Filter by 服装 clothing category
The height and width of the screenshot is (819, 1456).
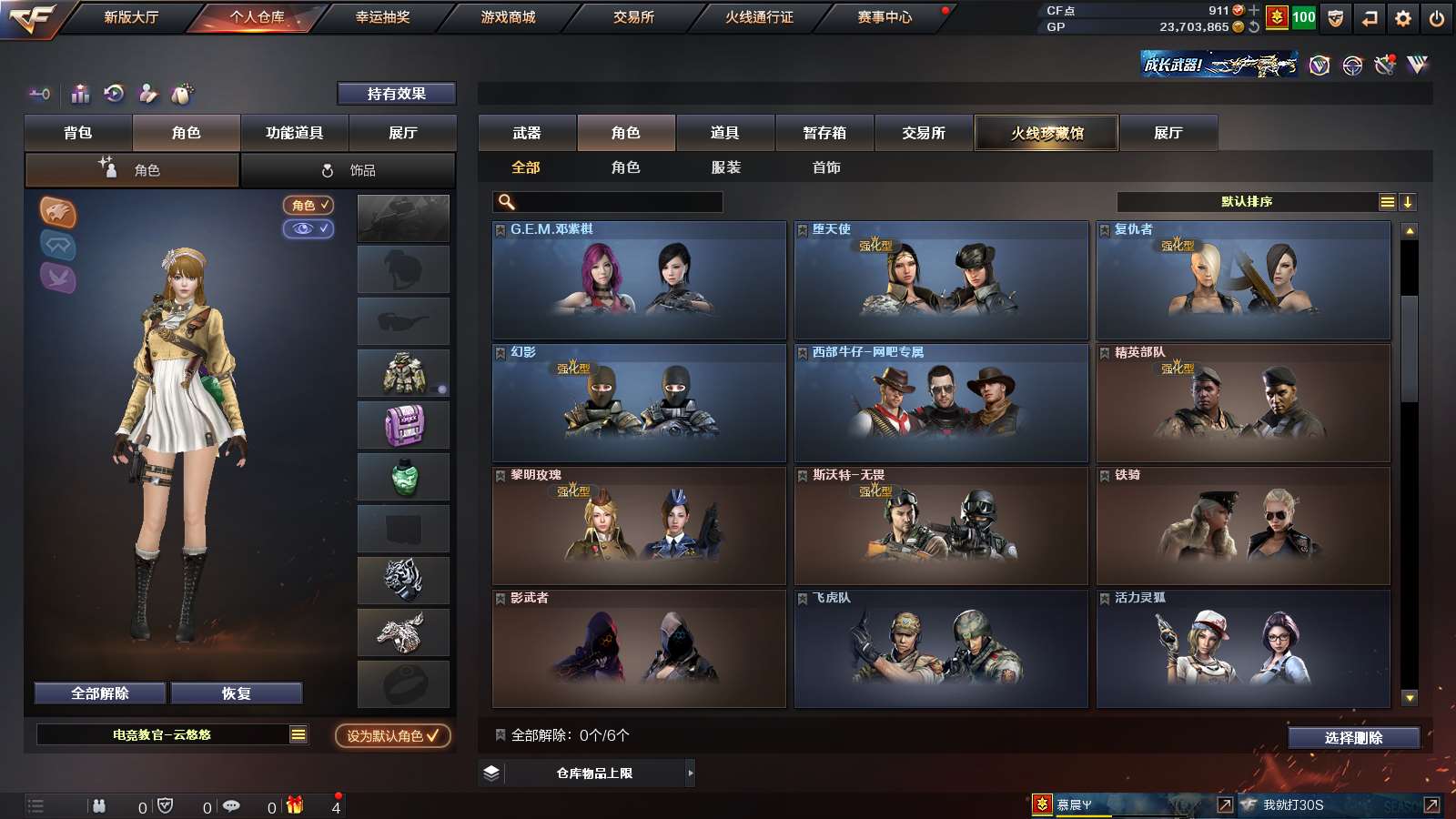tap(726, 167)
